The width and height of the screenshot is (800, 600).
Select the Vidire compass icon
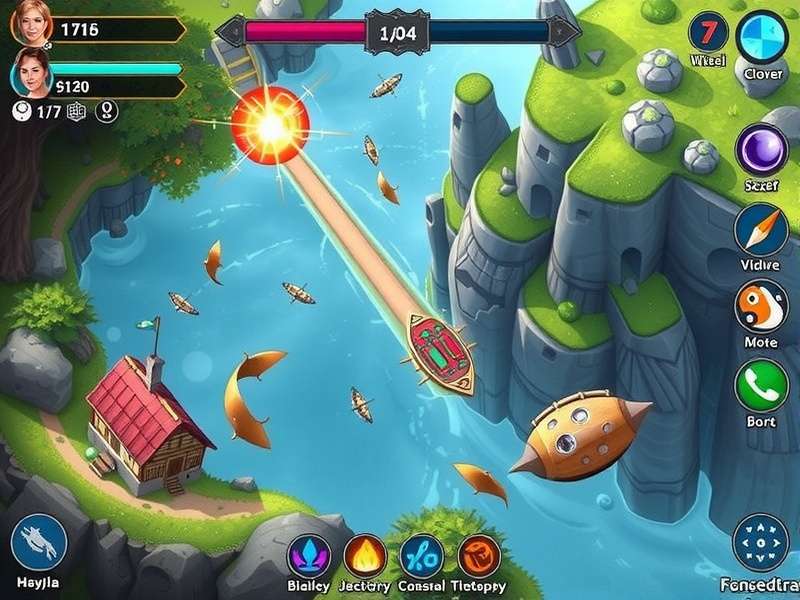tap(762, 230)
